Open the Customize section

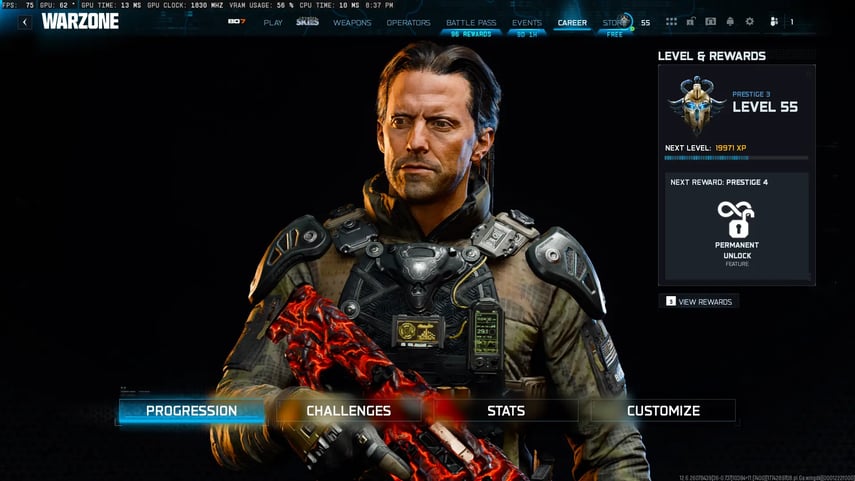[663, 410]
